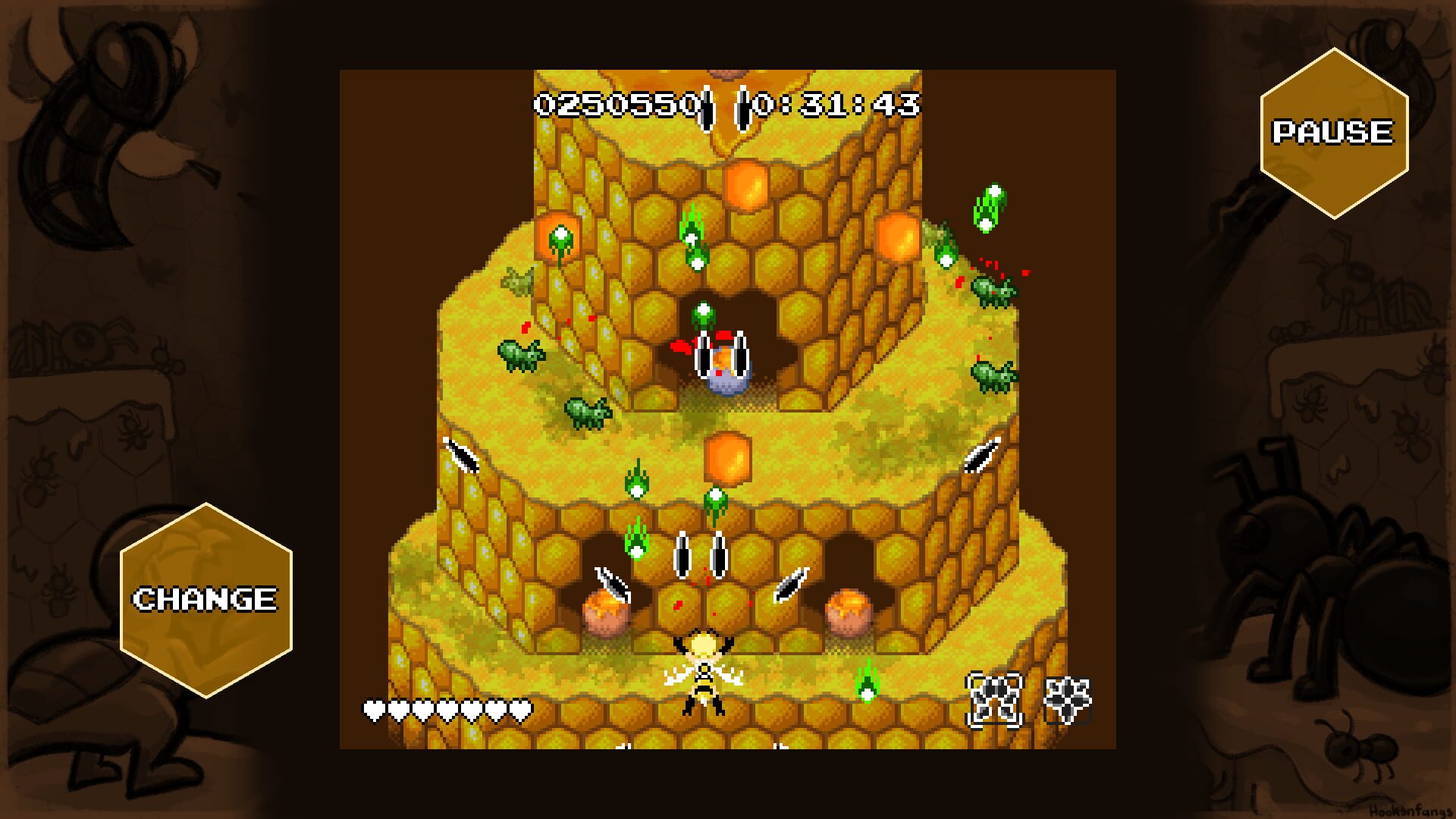Click the CHANGE hexagon button
The image size is (1456, 819).
pyautogui.click(x=205, y=599)
